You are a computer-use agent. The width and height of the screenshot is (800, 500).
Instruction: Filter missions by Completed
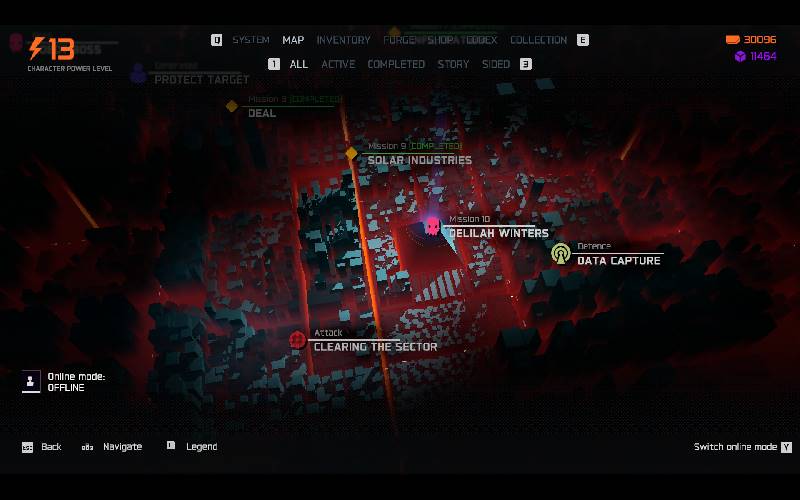(396, 64)
